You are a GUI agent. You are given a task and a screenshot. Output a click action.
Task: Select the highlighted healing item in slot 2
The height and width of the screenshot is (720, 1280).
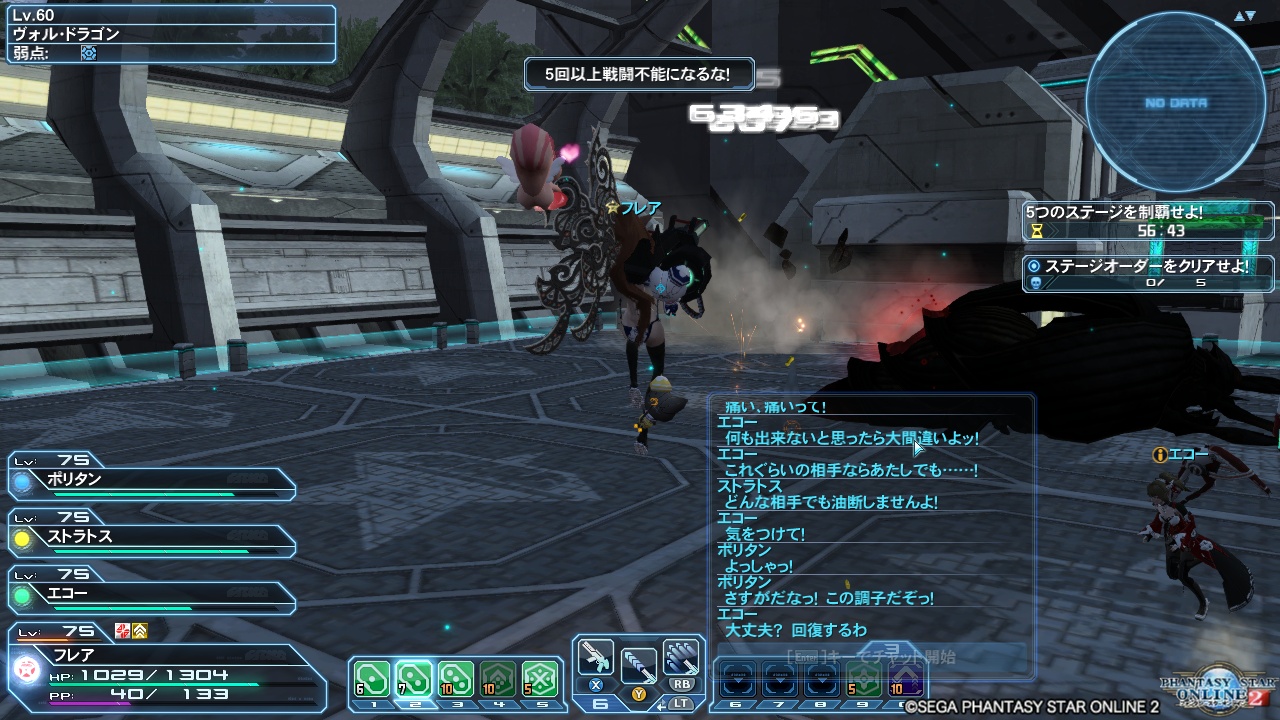pyautogui.click(x=412, y=676)
